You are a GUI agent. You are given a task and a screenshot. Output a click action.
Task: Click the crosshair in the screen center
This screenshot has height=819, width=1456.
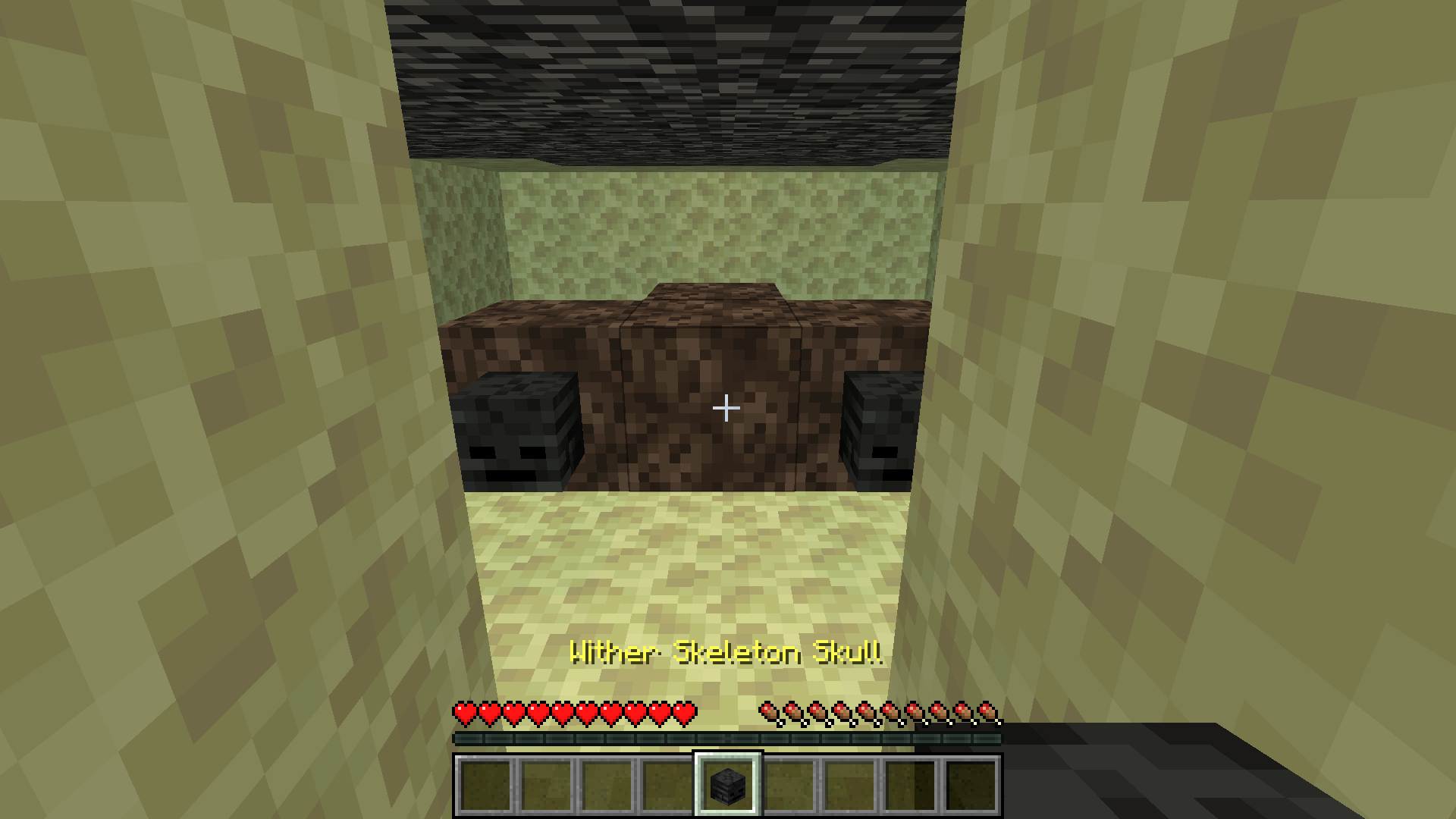[726, 408]
